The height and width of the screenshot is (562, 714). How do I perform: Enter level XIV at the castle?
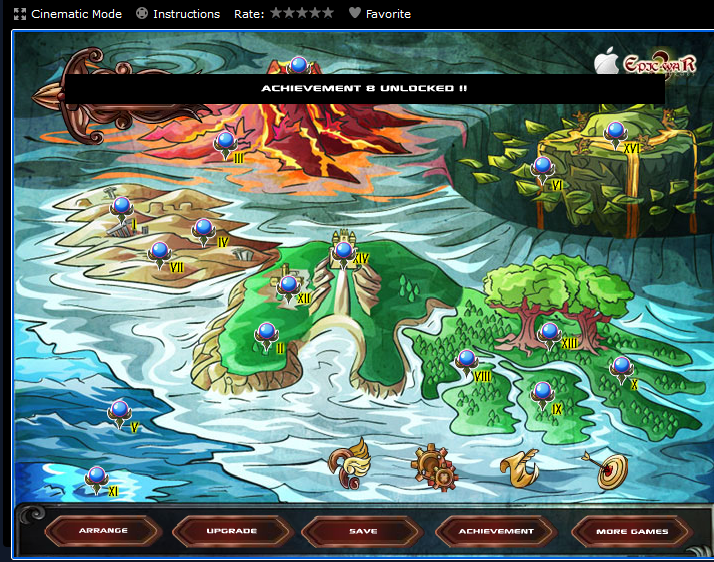343,252
